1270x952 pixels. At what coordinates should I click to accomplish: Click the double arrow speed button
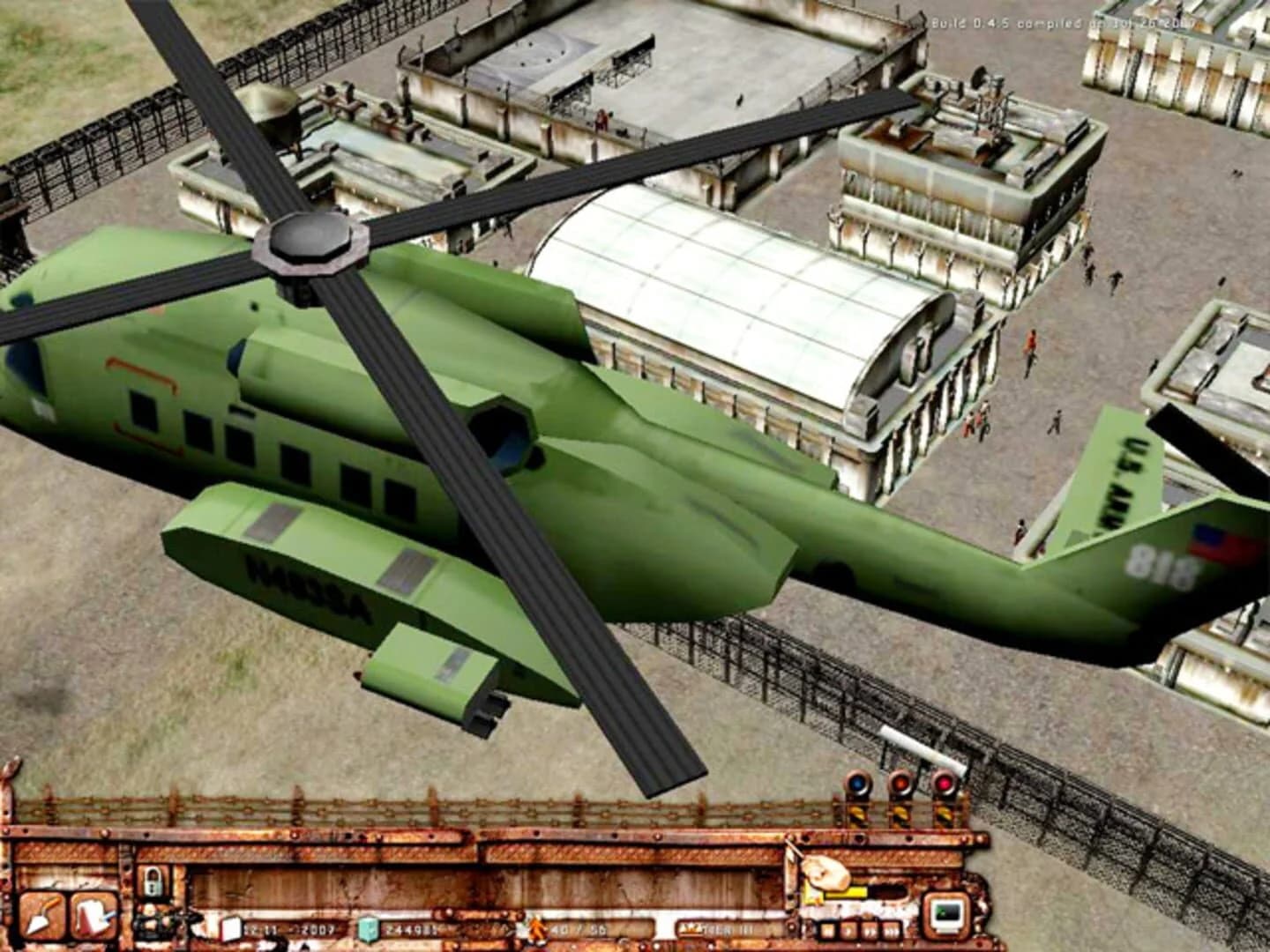coord(869,929)
